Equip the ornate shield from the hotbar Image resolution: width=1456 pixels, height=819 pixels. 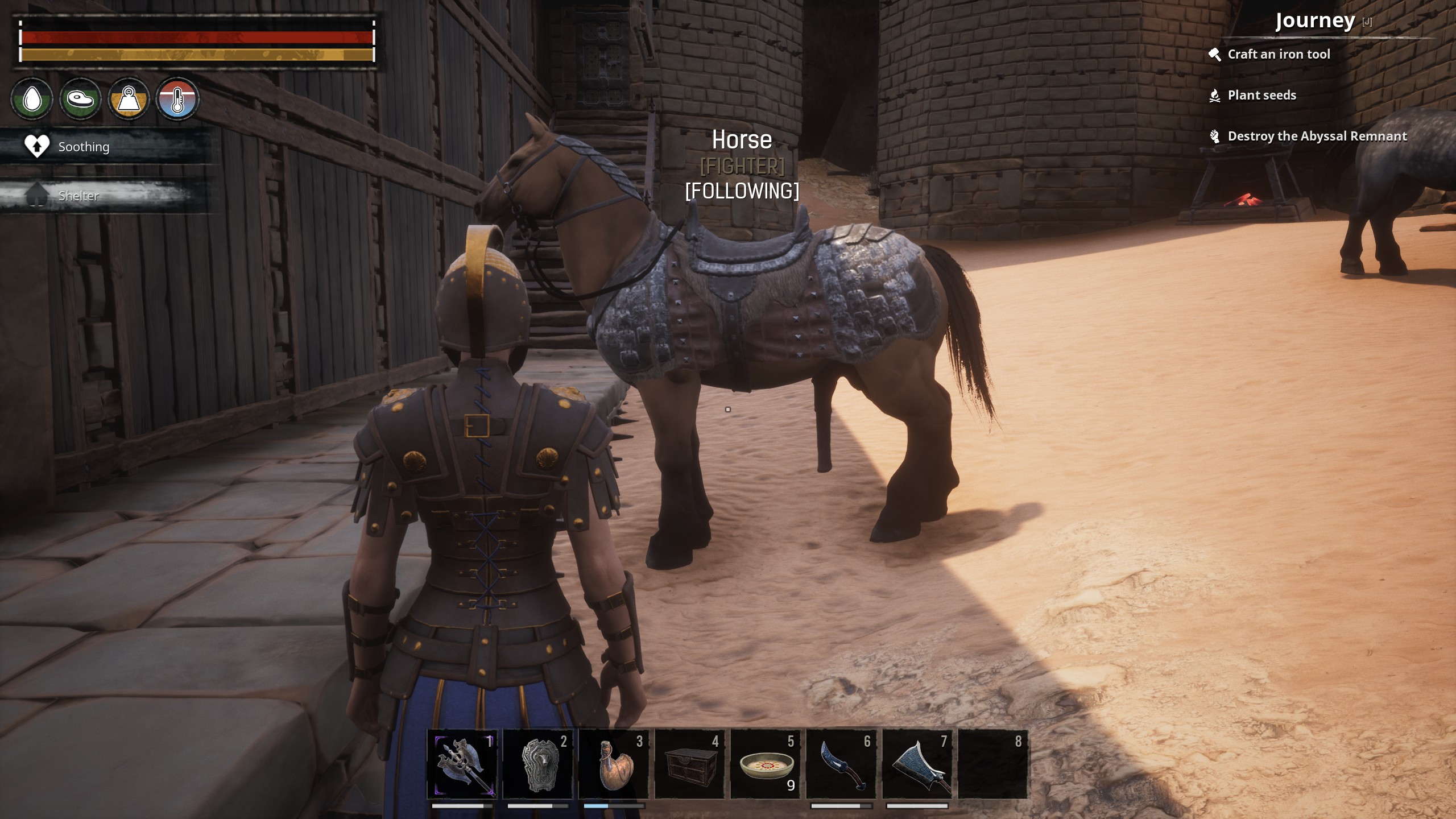[x=537, y=764]
